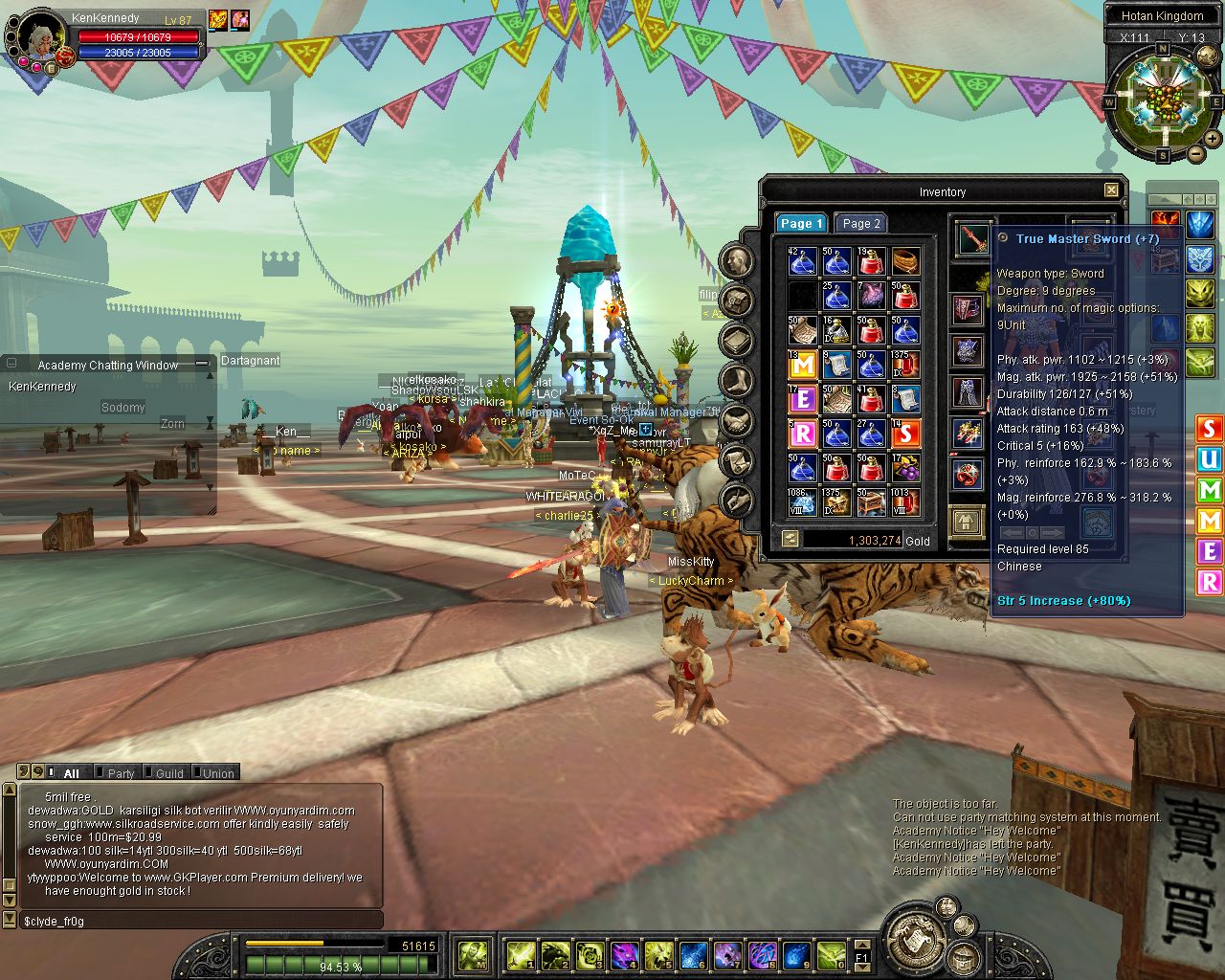
Task: Select inventory Page 1 tab
Action: click(x=800, y=223)
